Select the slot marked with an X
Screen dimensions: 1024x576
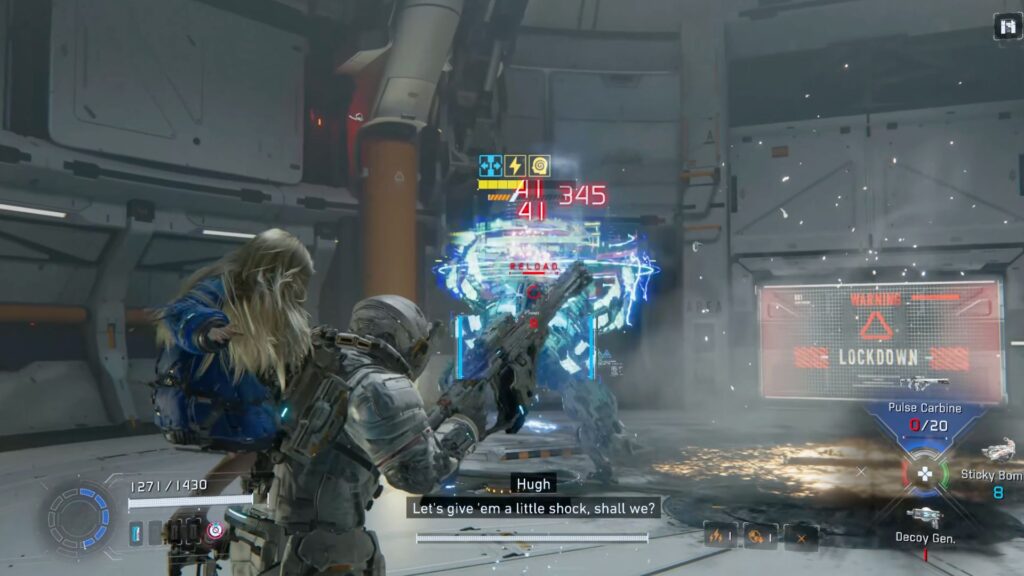(x=801, y=536)
